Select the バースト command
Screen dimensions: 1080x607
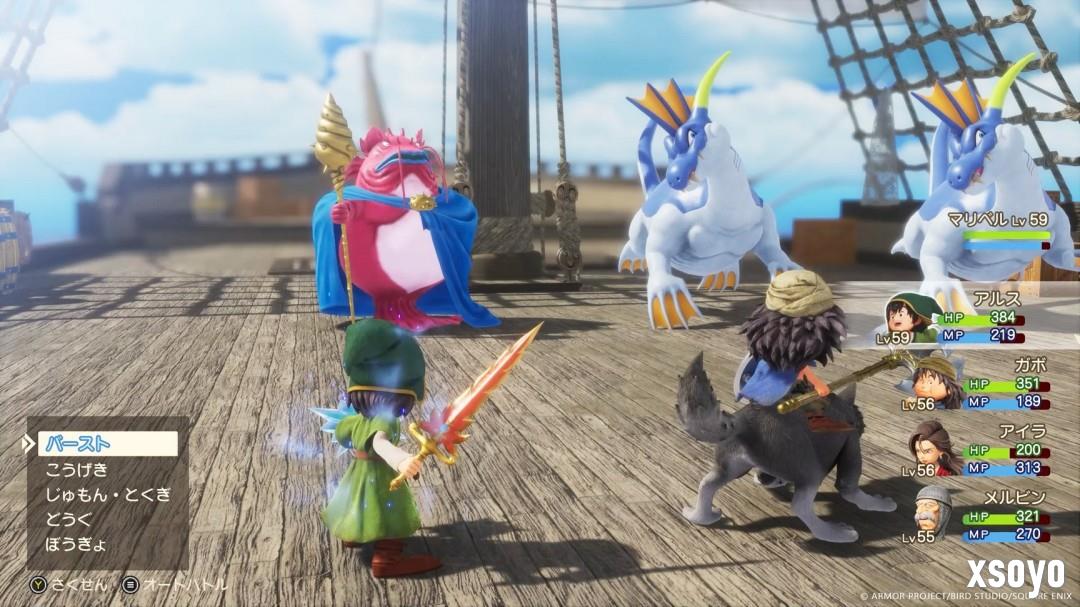coord(107,444)
